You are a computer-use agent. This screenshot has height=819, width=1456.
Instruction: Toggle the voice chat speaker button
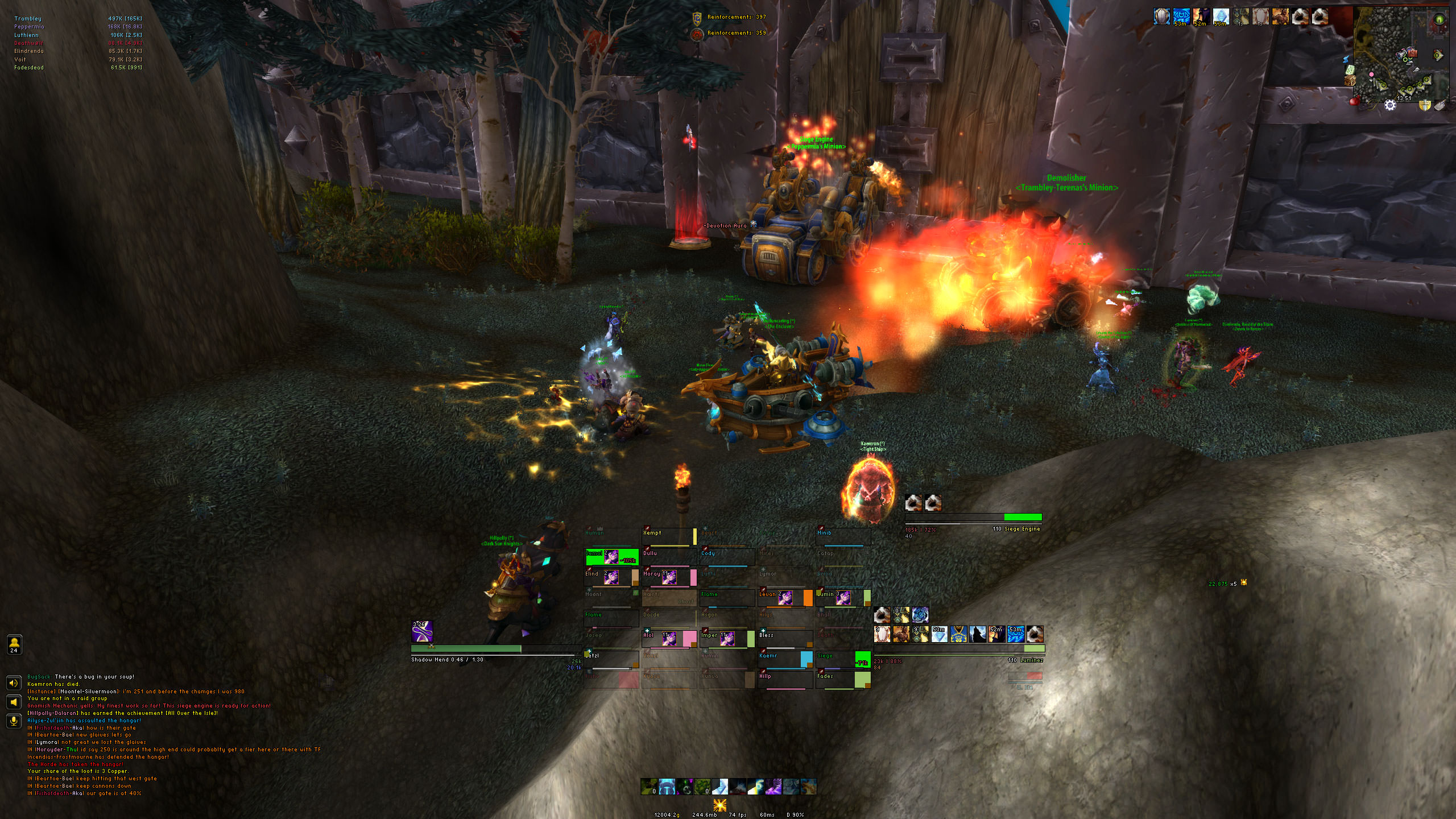pyautogui.click(x=14, y=683)
